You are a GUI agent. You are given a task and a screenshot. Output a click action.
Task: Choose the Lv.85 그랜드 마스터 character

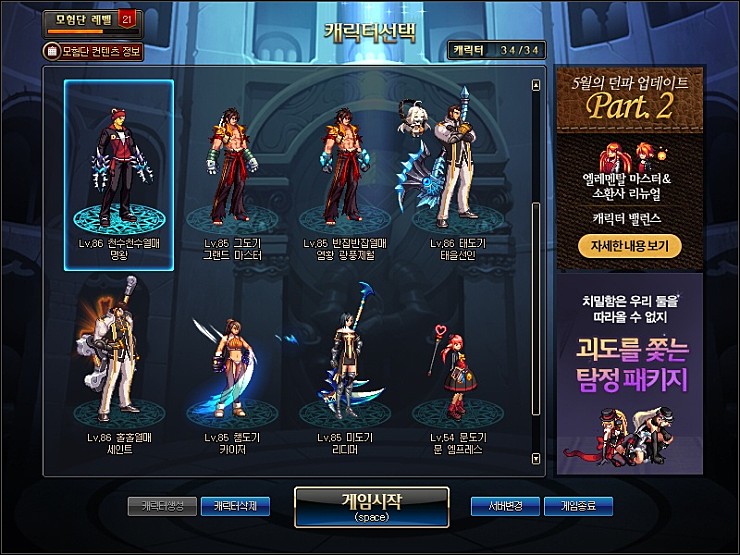(232, 175)
